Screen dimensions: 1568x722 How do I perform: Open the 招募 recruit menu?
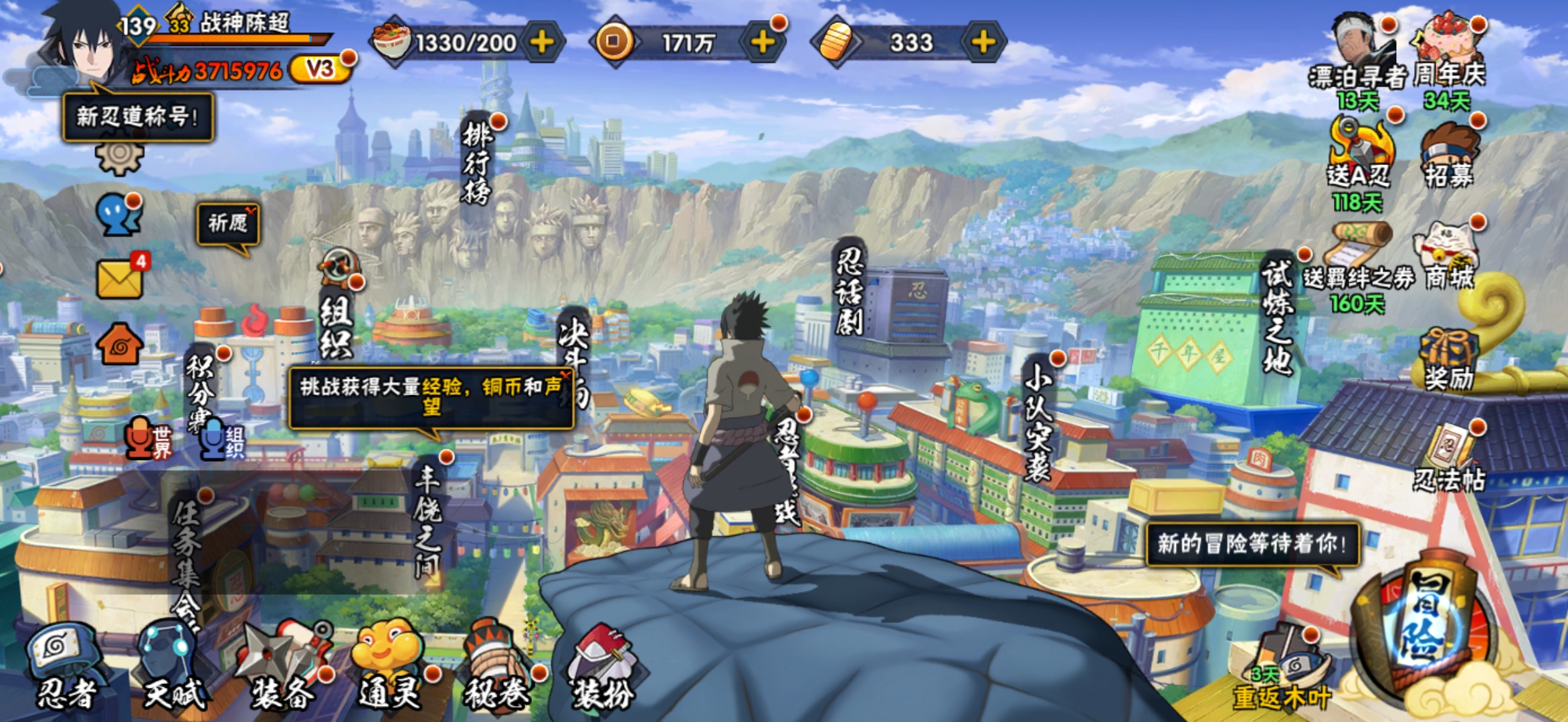point(1449,157)
